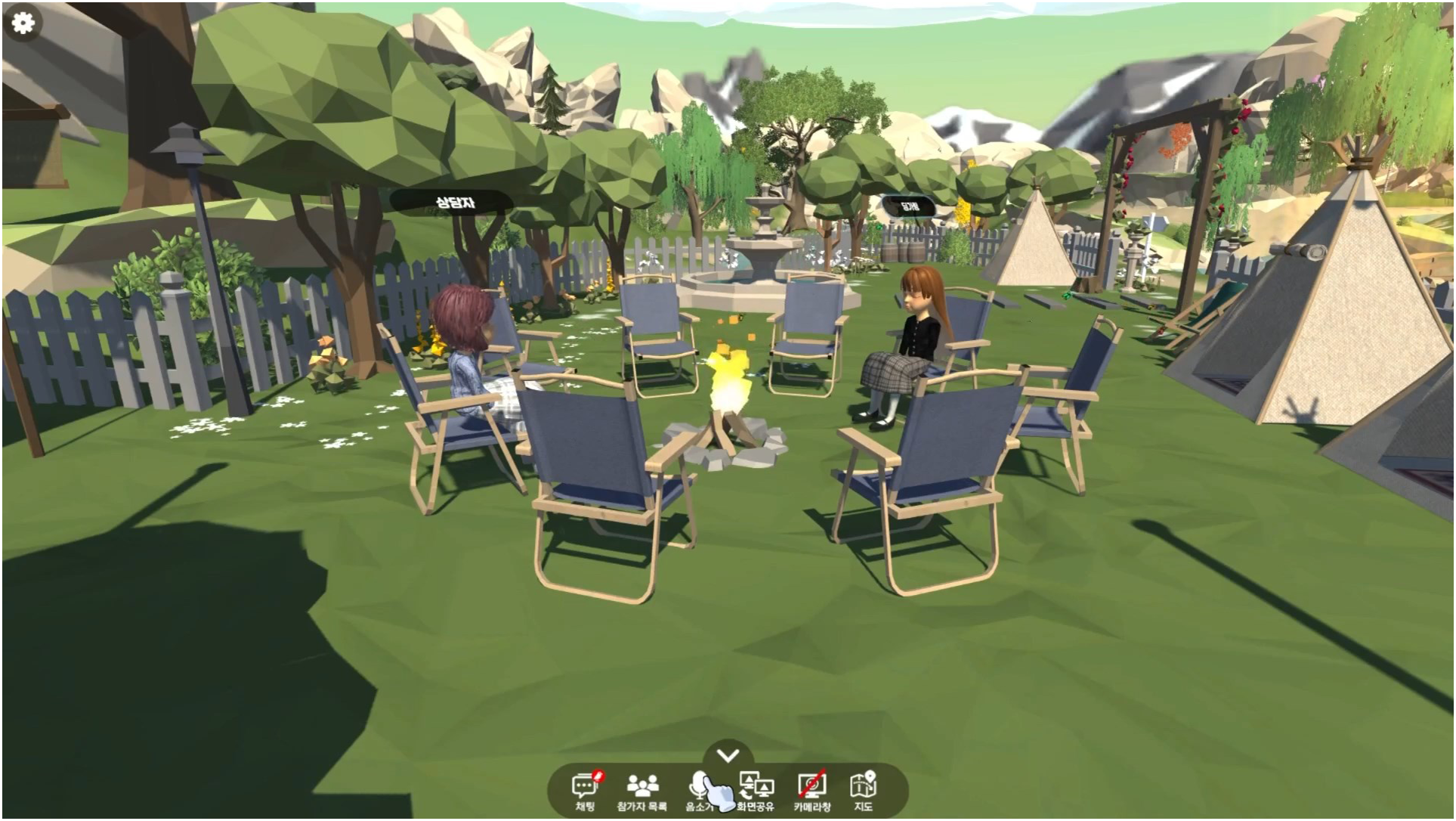
Task: Open the map (지도)
Action: (x=863, y=791)
